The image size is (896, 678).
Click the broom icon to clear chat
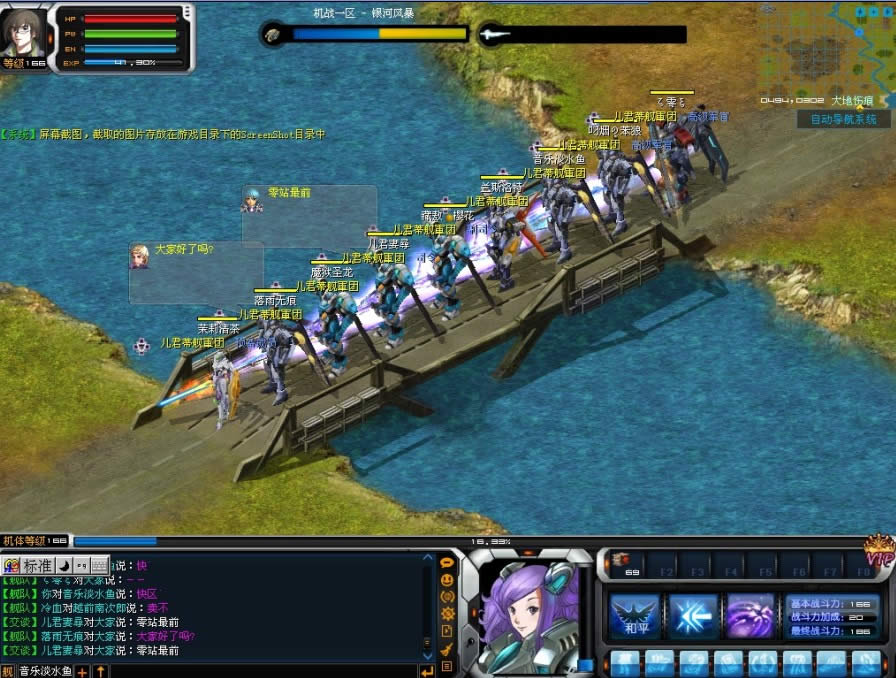click(447, 648)
